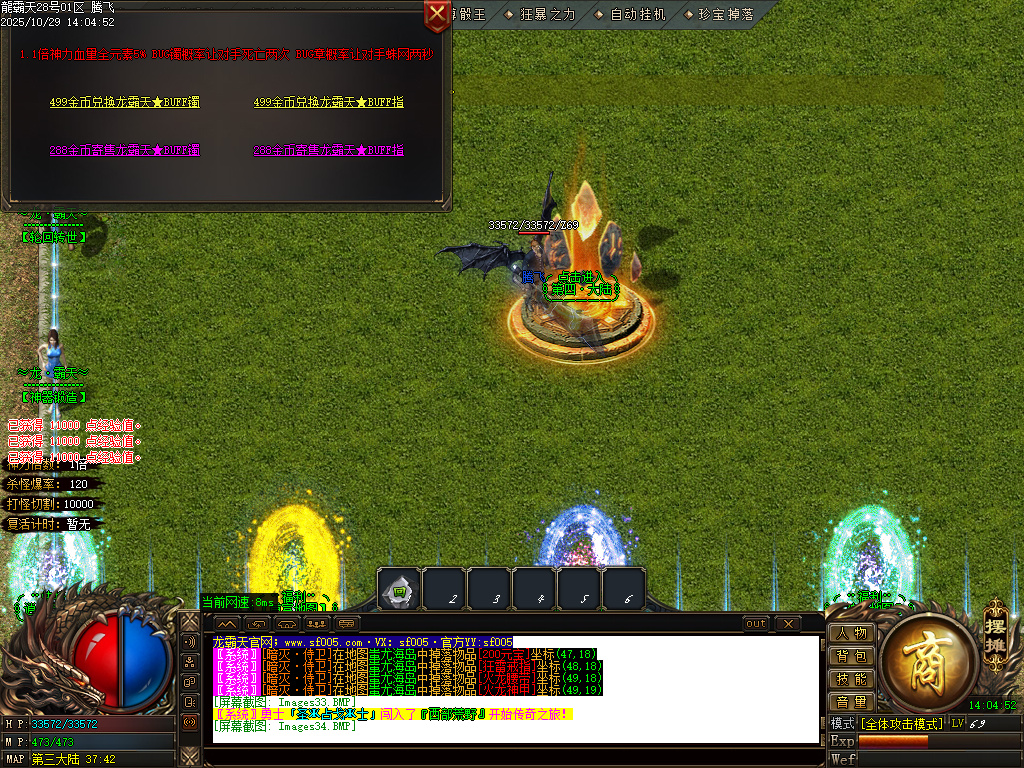Open the 技能 skills panel

point(851,679)
